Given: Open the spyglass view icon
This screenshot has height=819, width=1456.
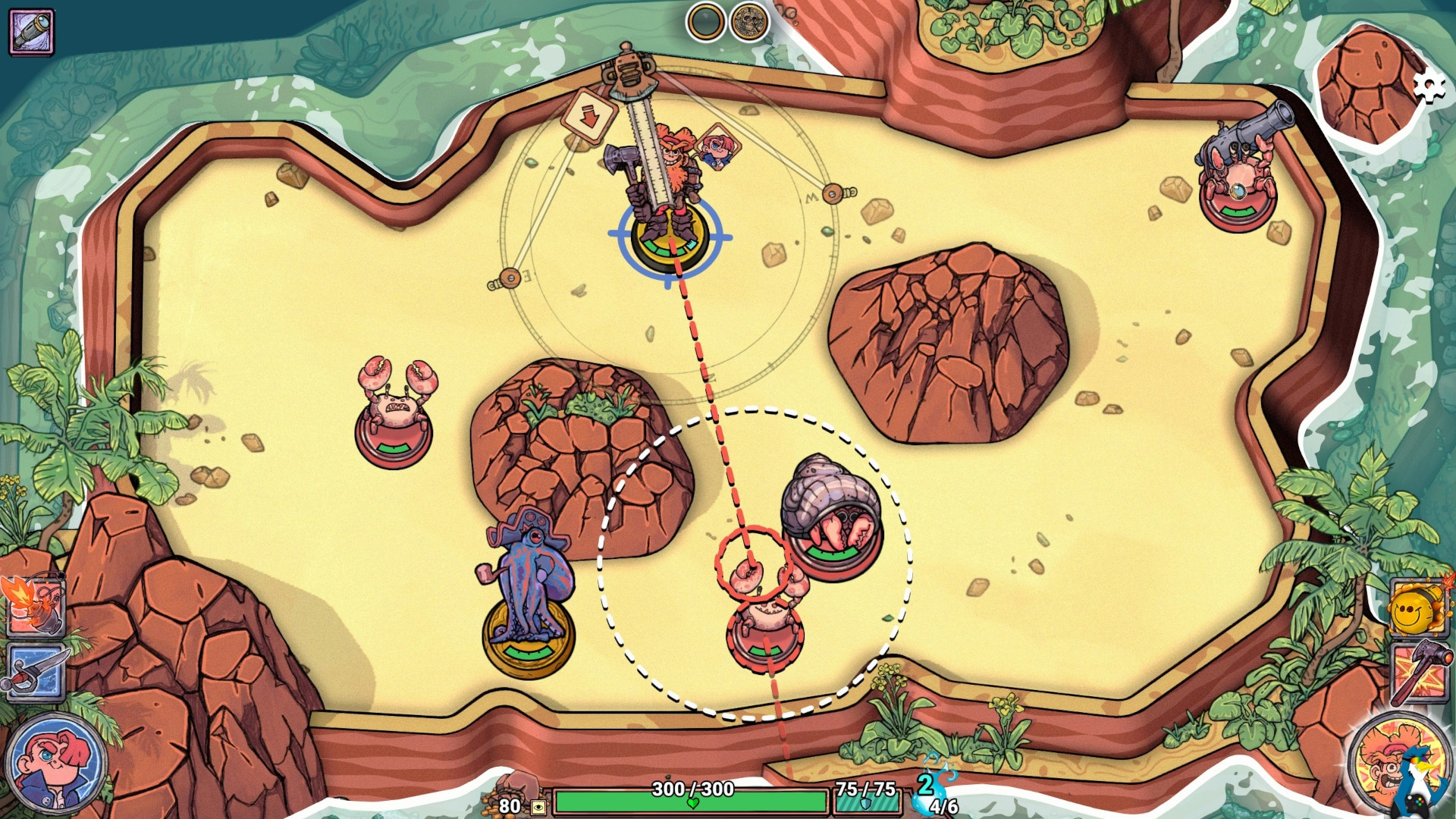Looking at the screenshot, I should tap(31, 31).
